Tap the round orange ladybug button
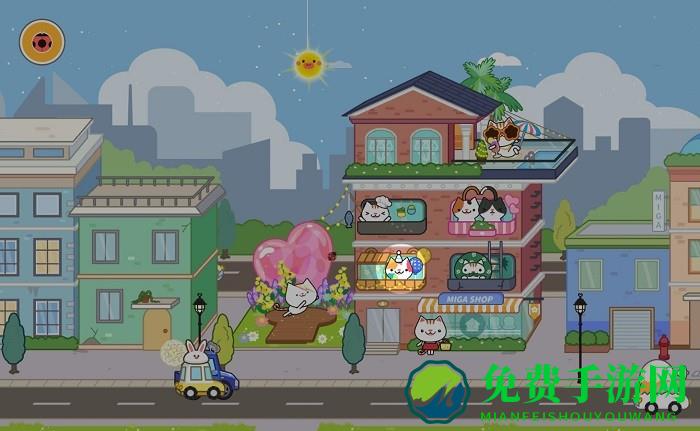Viewport: 700px width, 431px height. (x=42, y=42)
